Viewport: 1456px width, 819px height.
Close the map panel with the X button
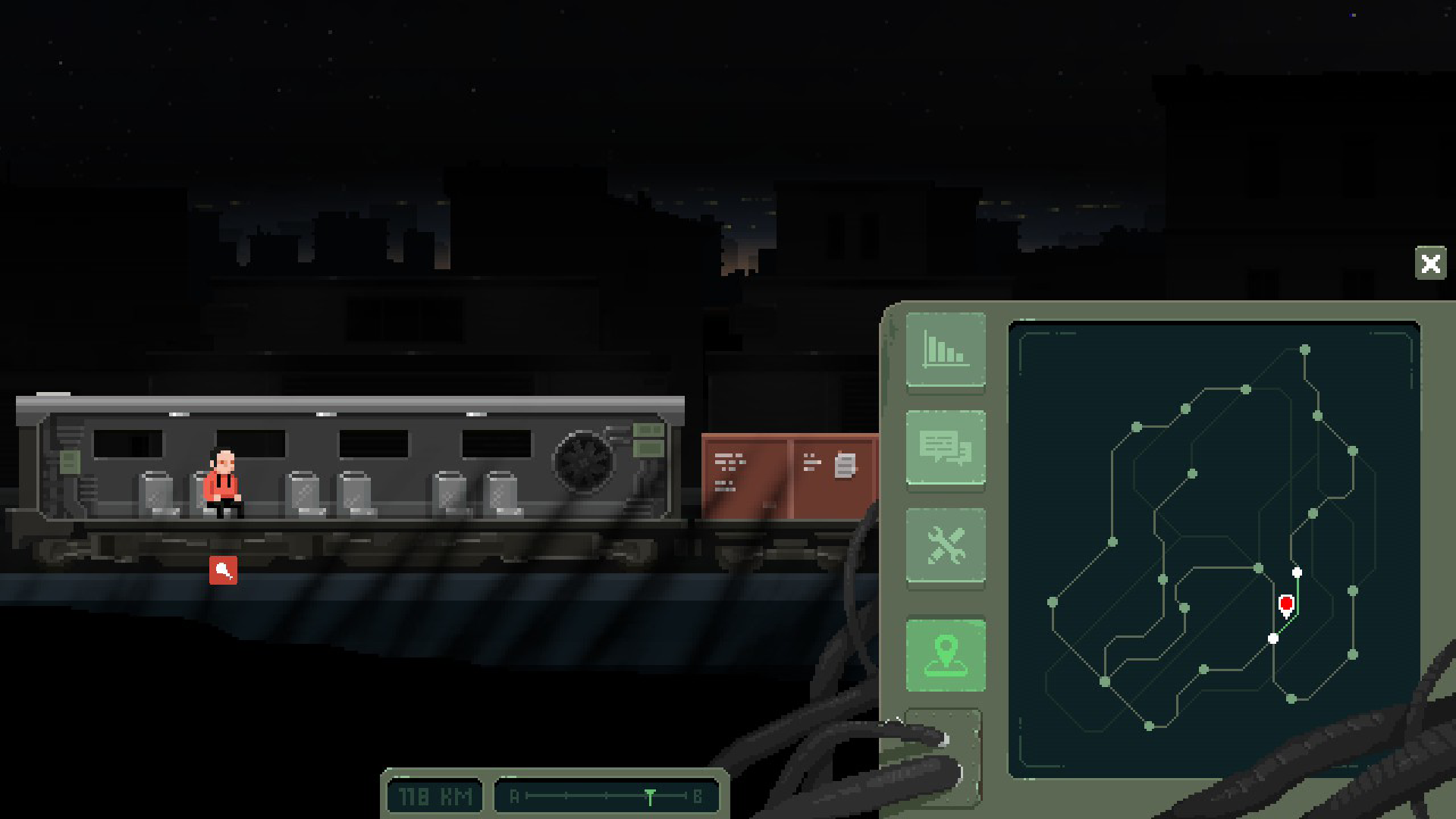click(1431, 264)
